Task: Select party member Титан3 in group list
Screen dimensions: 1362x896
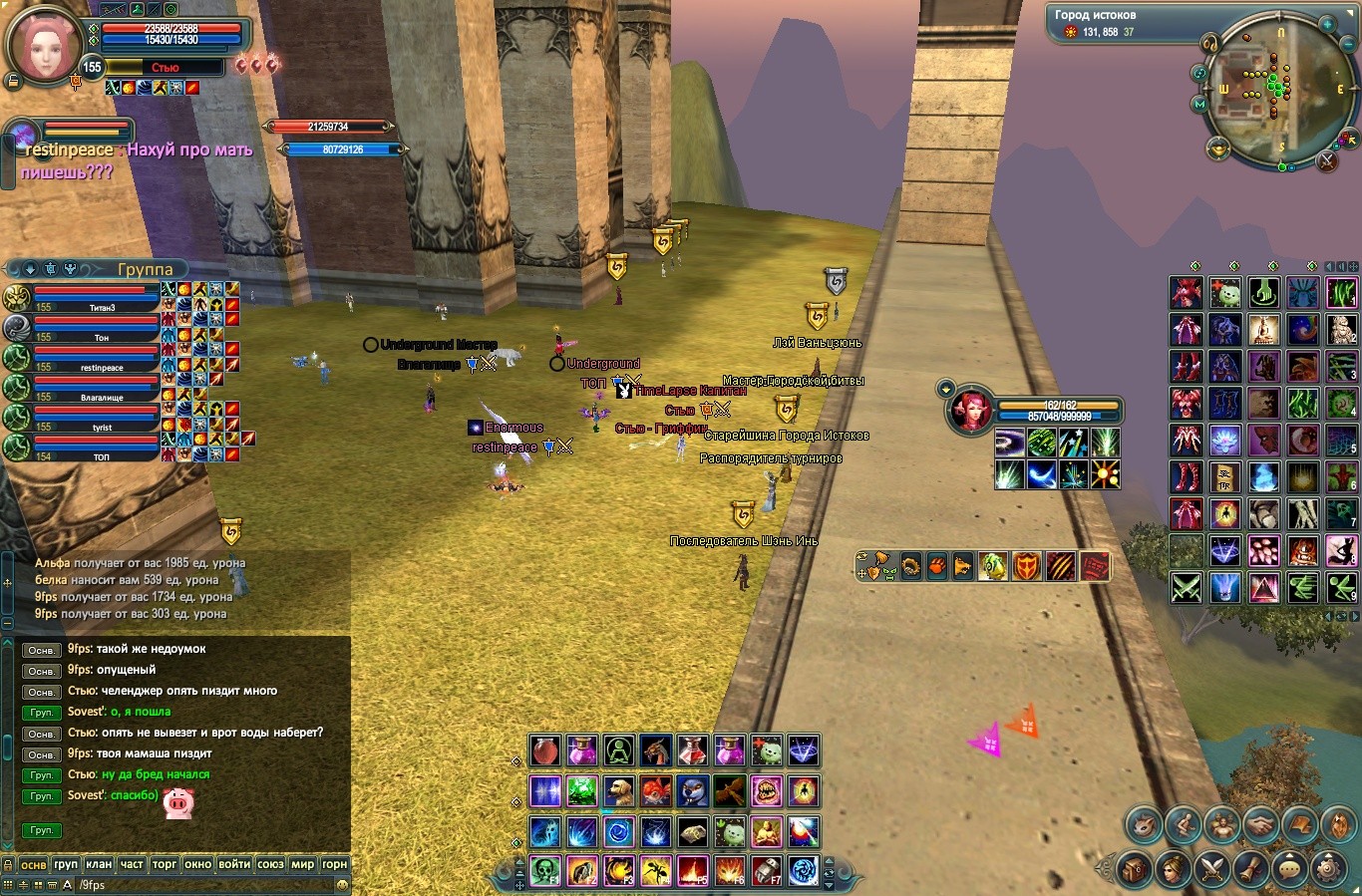Action: click(x=96, y=297)
